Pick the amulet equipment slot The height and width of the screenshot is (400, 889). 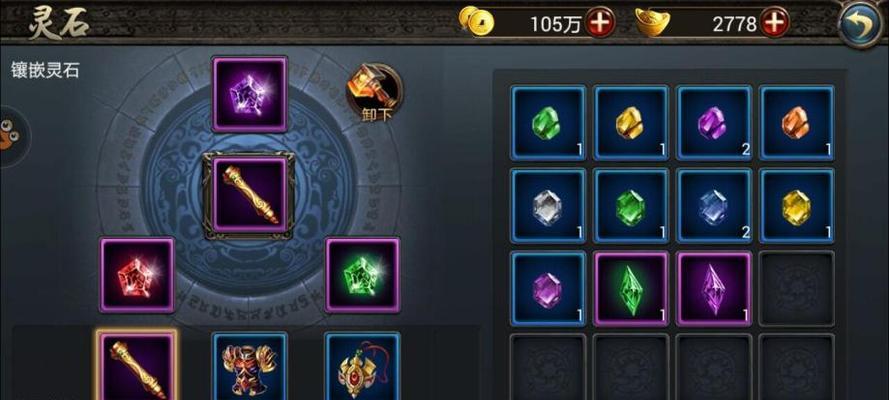362,367
